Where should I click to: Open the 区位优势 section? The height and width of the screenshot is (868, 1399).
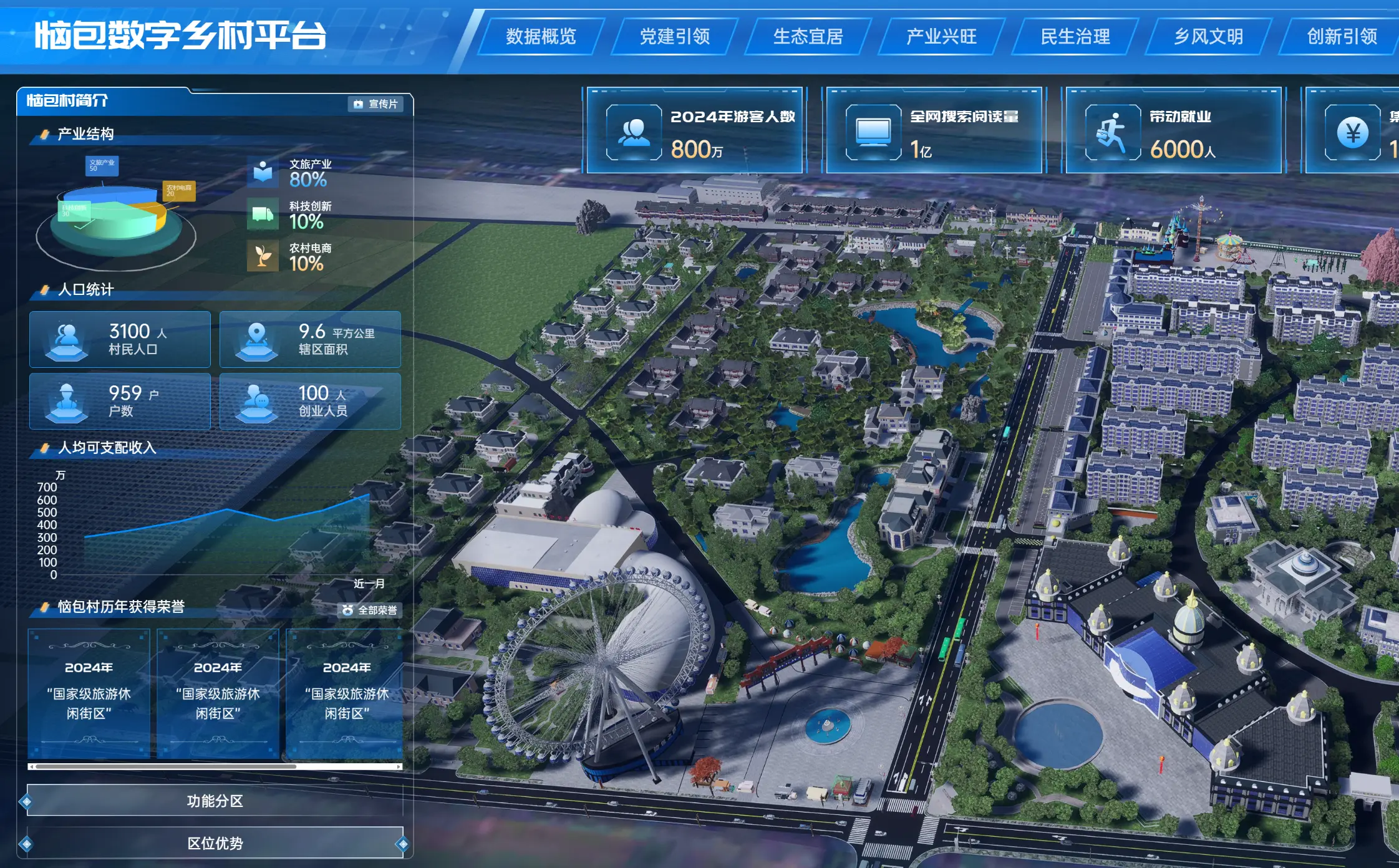click(x=215, y=843)
